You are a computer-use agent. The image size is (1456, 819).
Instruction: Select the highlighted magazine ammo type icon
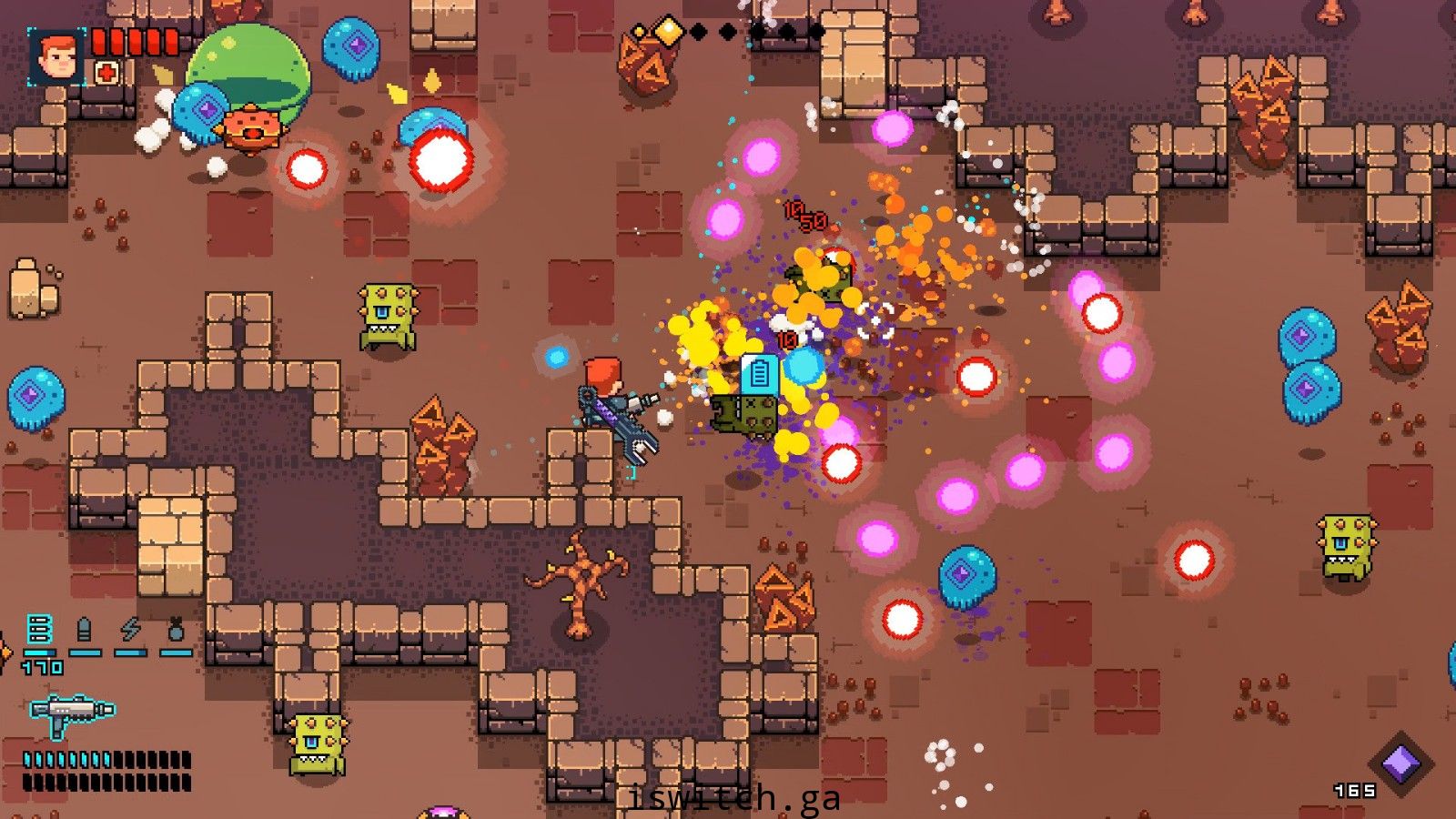point(39,630)
